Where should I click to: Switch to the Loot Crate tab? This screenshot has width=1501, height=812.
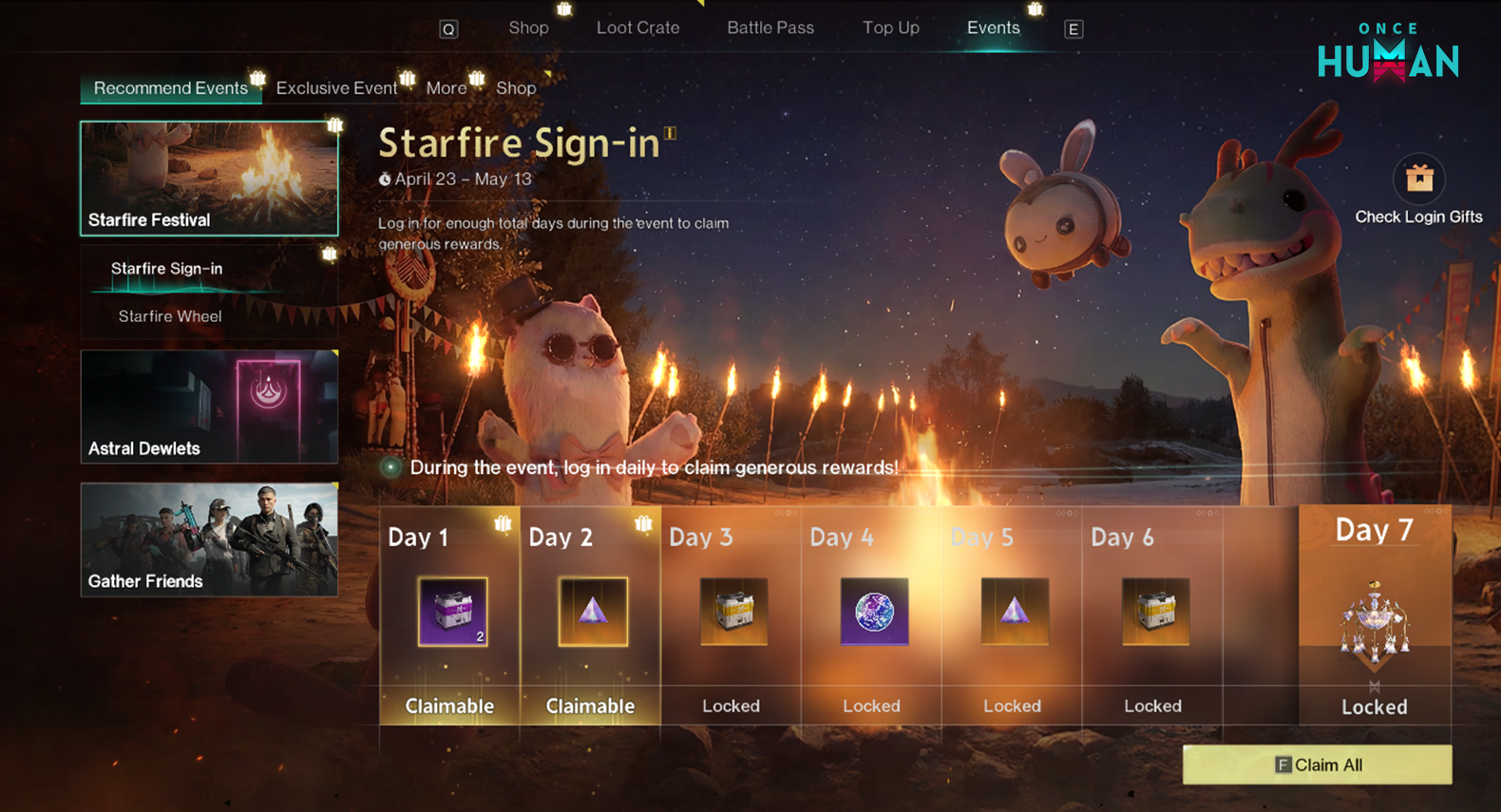pos(637,28)
